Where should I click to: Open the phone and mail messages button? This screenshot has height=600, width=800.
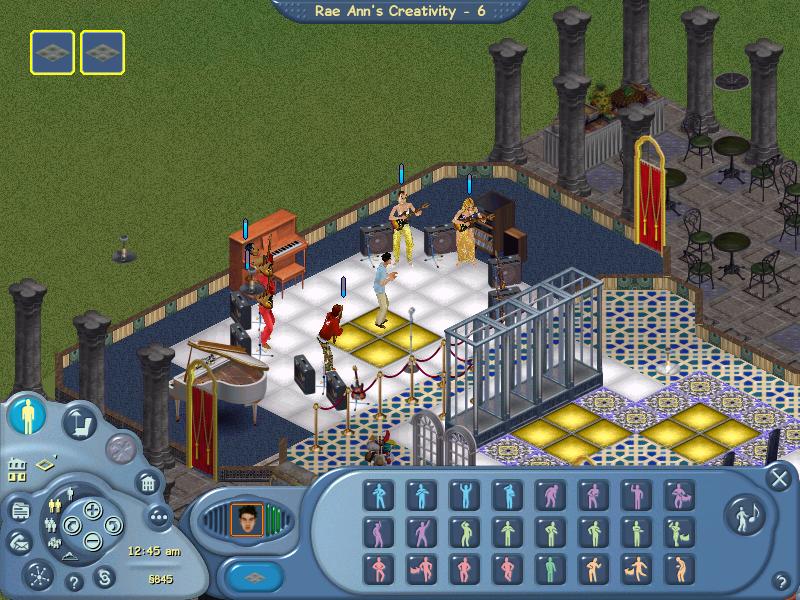click(19, 540)
